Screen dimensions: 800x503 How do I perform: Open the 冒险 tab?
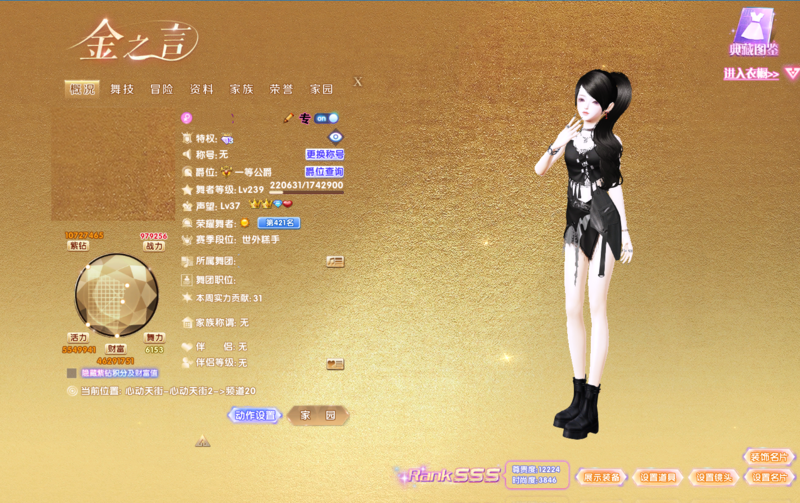point(162,89)
